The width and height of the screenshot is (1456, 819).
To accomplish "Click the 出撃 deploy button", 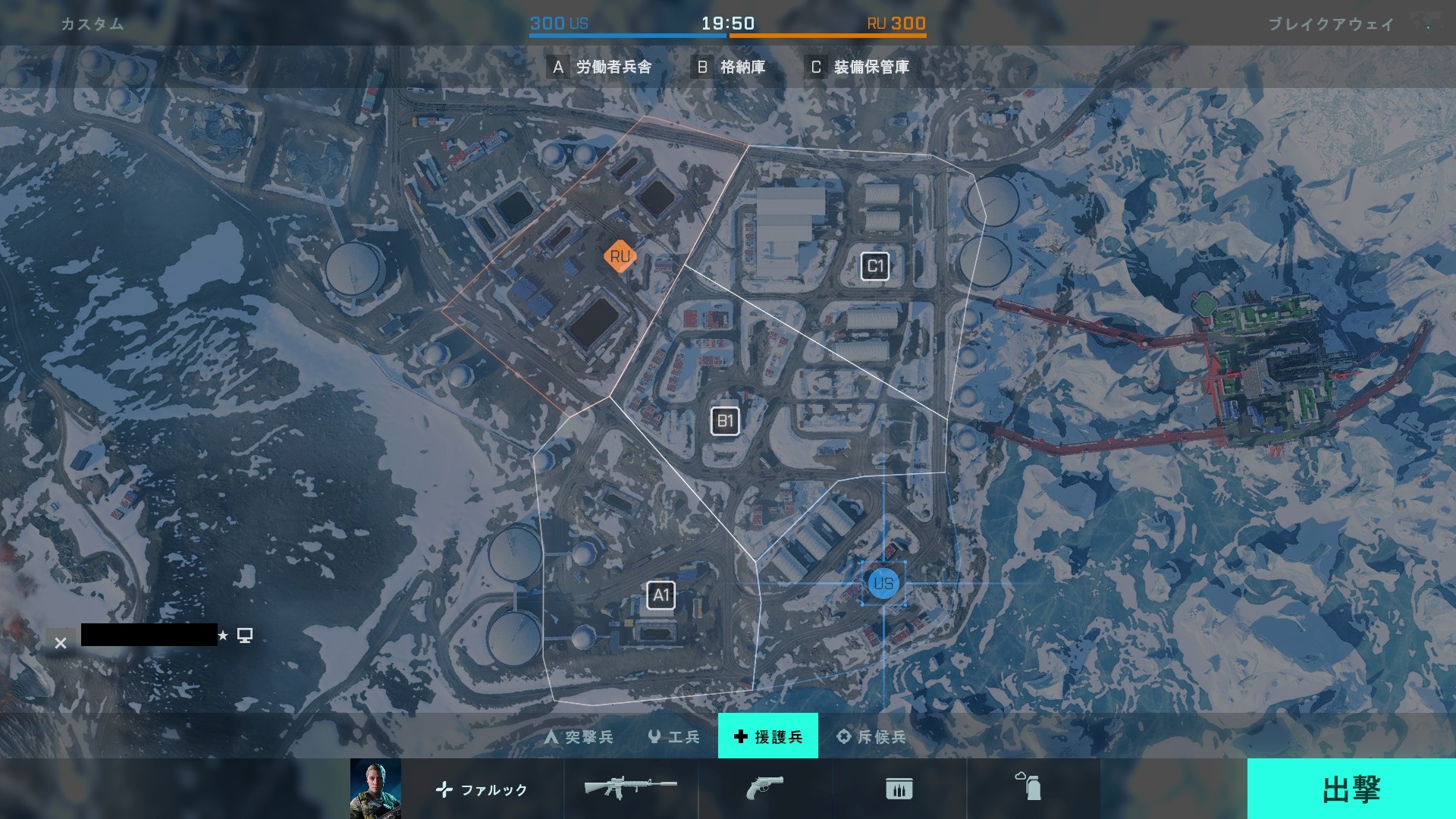I will pyautogui.click(x=1351, y=789).
